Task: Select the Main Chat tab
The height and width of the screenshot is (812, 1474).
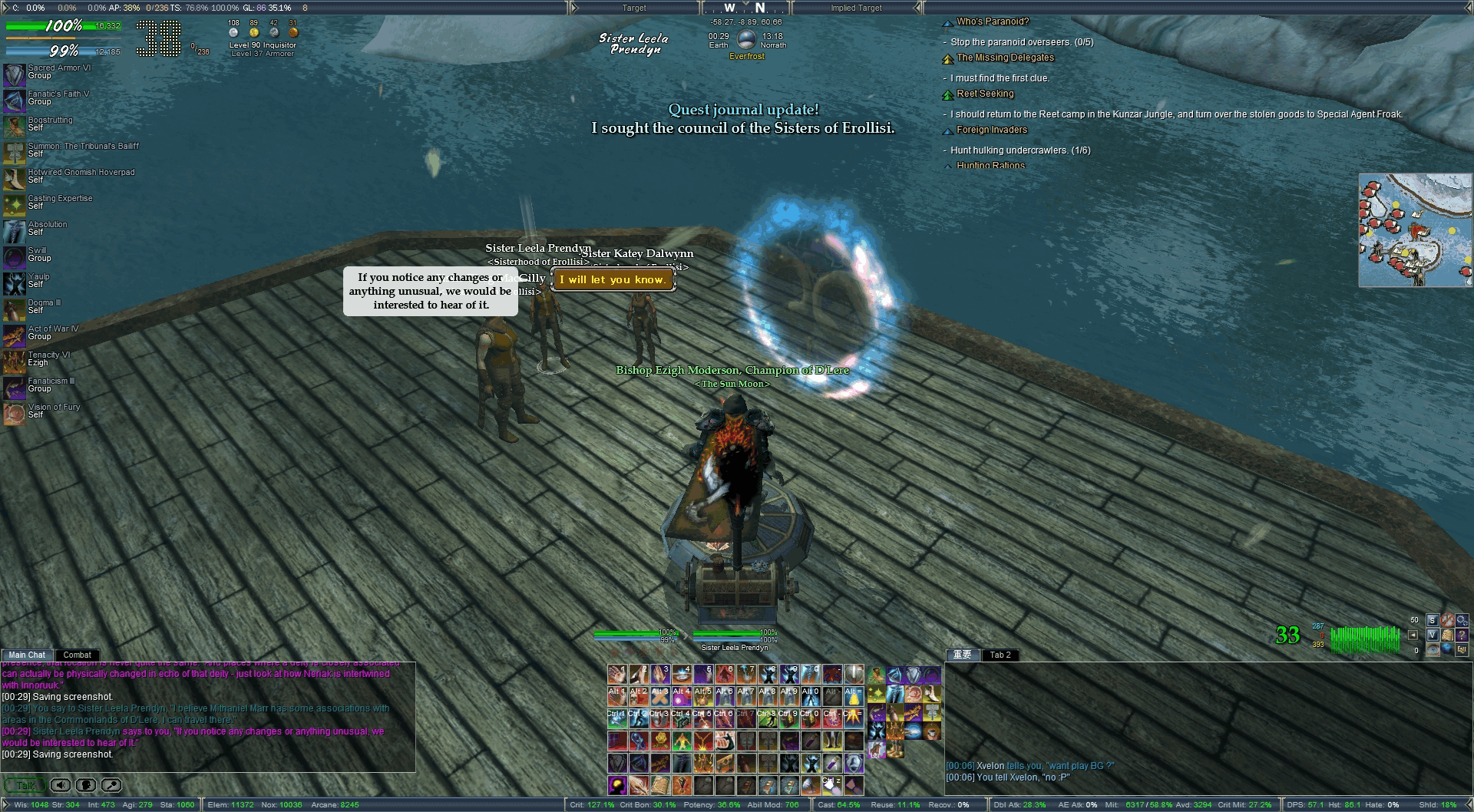Action: click(27, 655)
